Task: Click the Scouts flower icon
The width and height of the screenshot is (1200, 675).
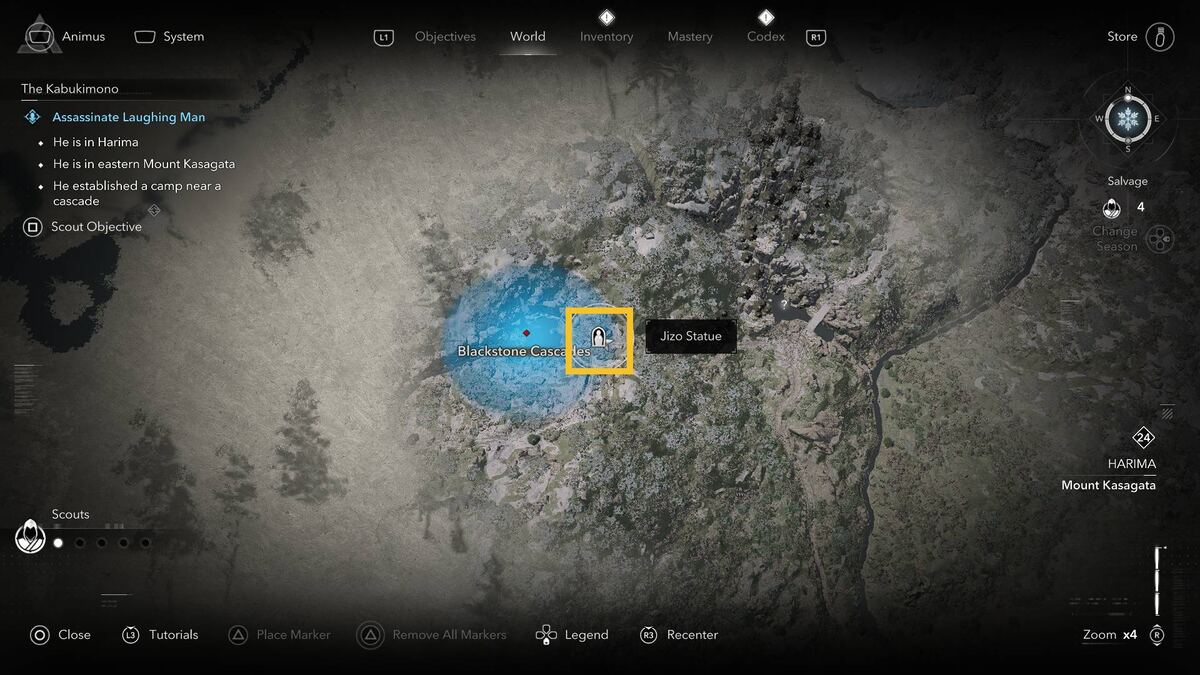Action: pos(30,537)
